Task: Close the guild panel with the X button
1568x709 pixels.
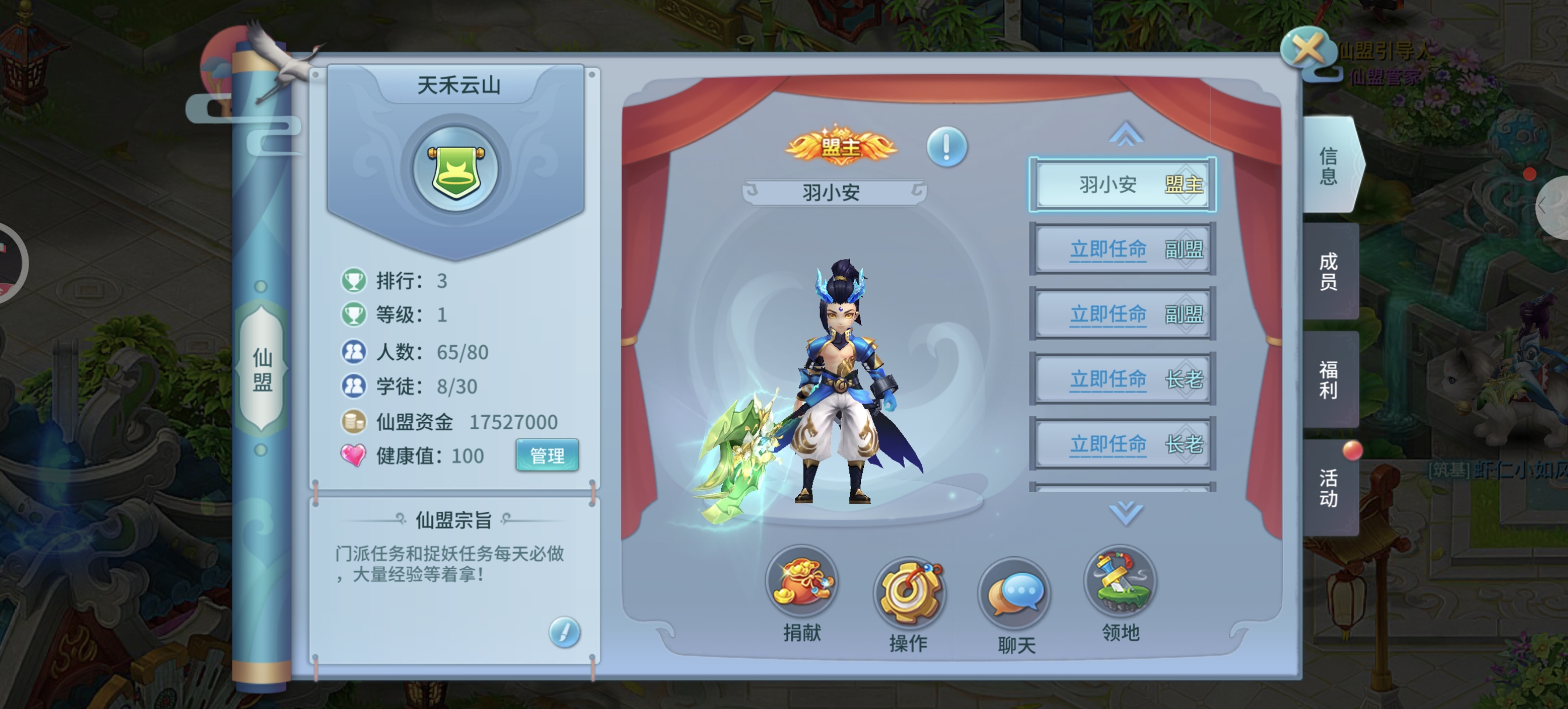Action: click(x=1307, y=49)
